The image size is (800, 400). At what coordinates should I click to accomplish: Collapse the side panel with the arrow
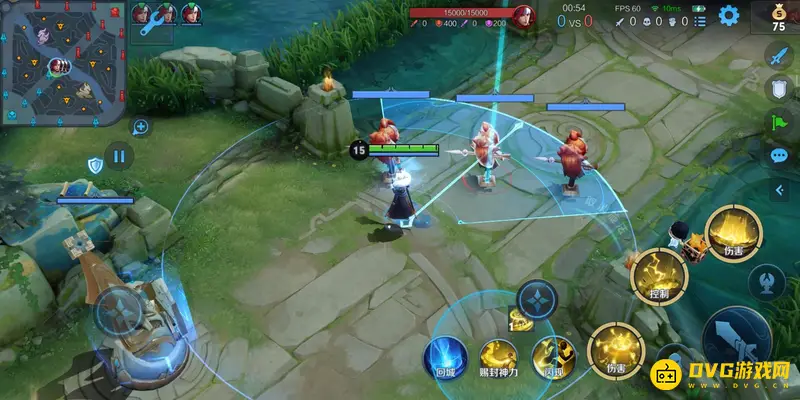coord(779,189)
